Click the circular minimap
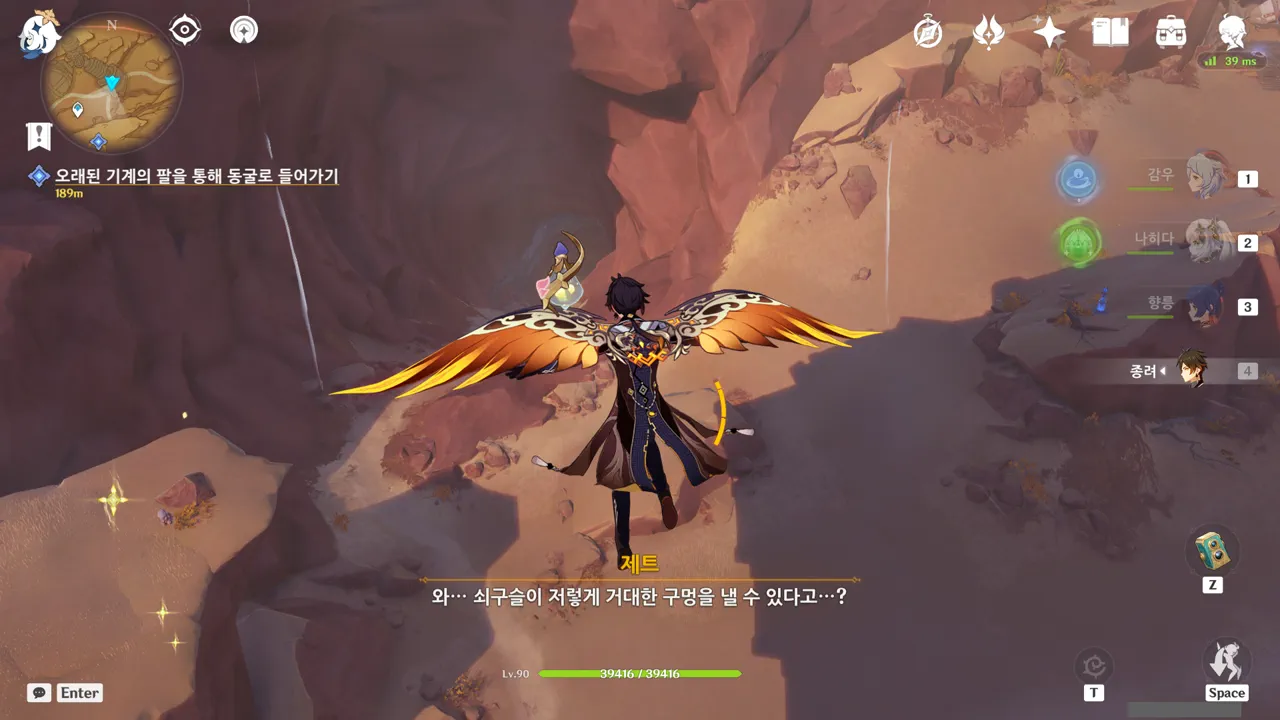This screenshot has width=1280, height=720. pos(111,82)
